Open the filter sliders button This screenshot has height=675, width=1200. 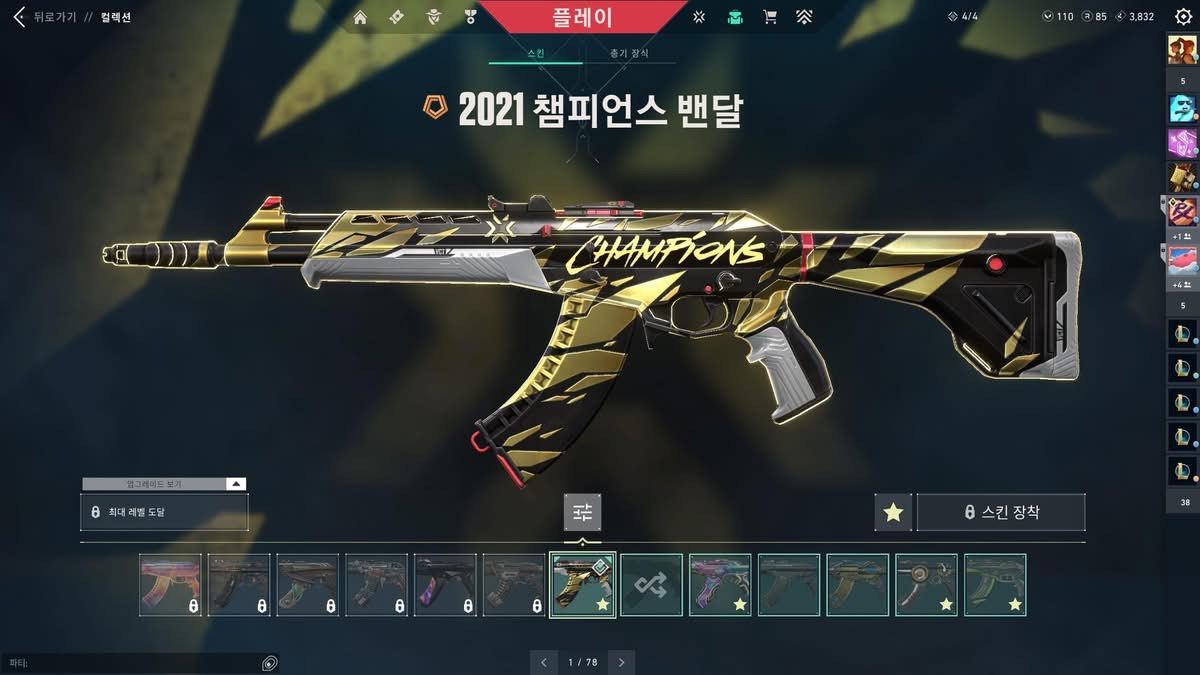[x=582, y=512]
